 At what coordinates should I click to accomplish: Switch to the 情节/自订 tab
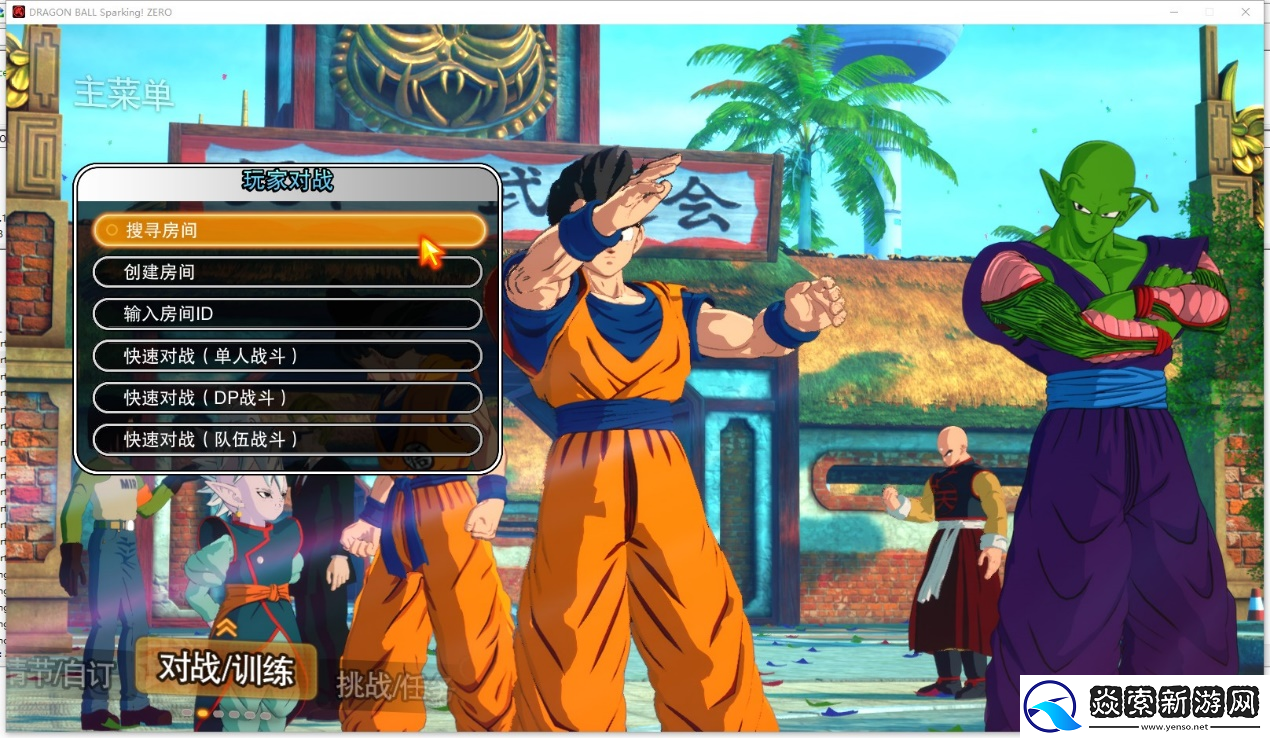tap(60, 674)
